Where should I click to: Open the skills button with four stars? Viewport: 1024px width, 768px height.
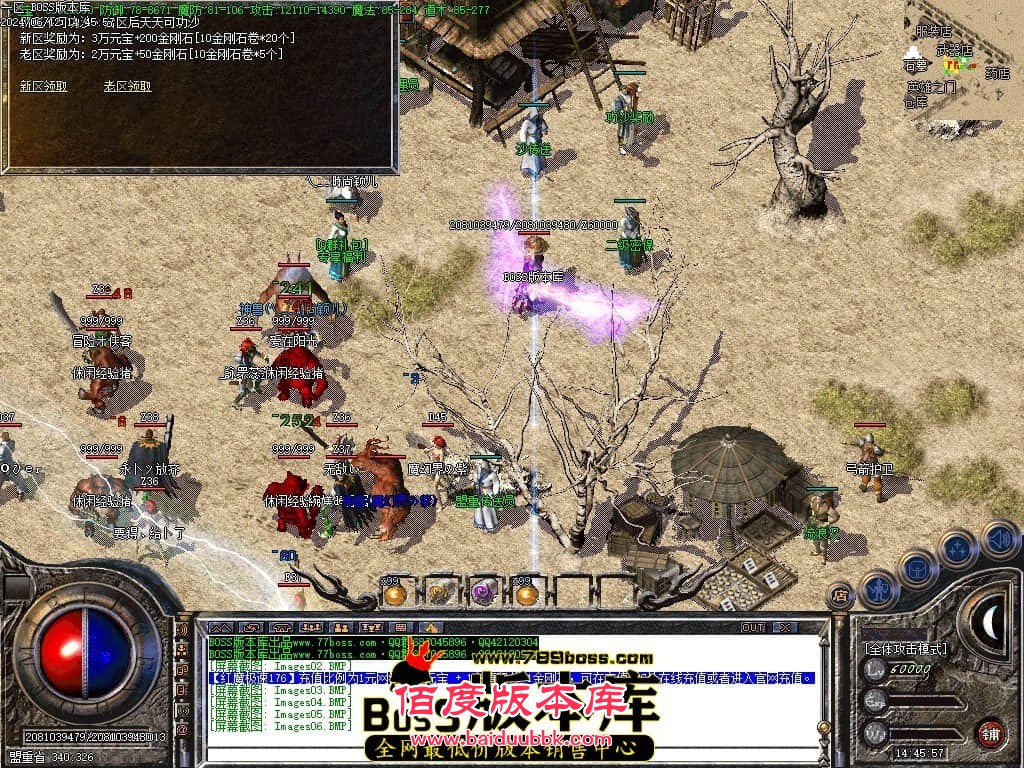pos(957,548)
